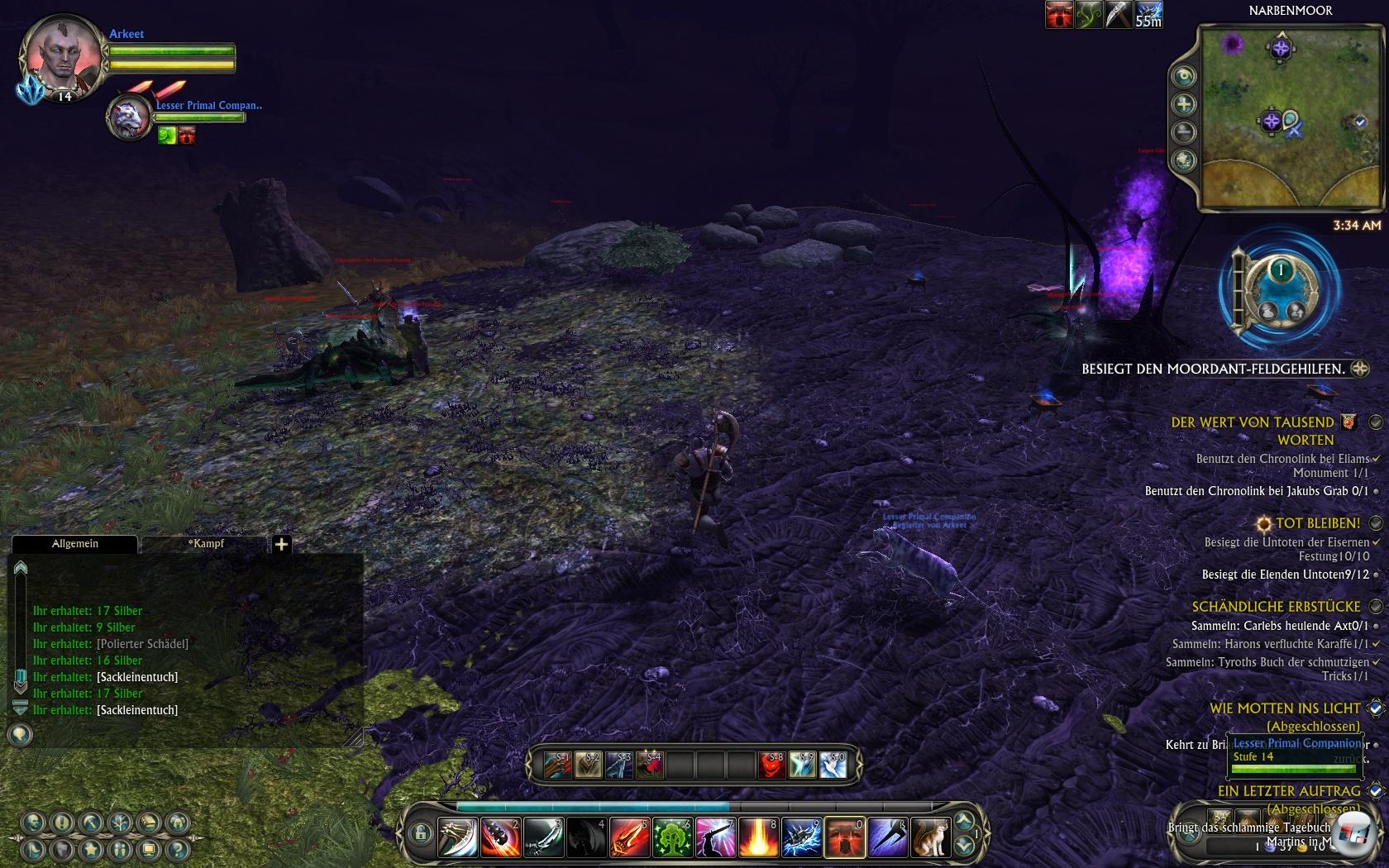This screenshot has height=868, width=1389.
Task: Open the world map globe button
Action: pyautogui.click(x=1184, y=160)
